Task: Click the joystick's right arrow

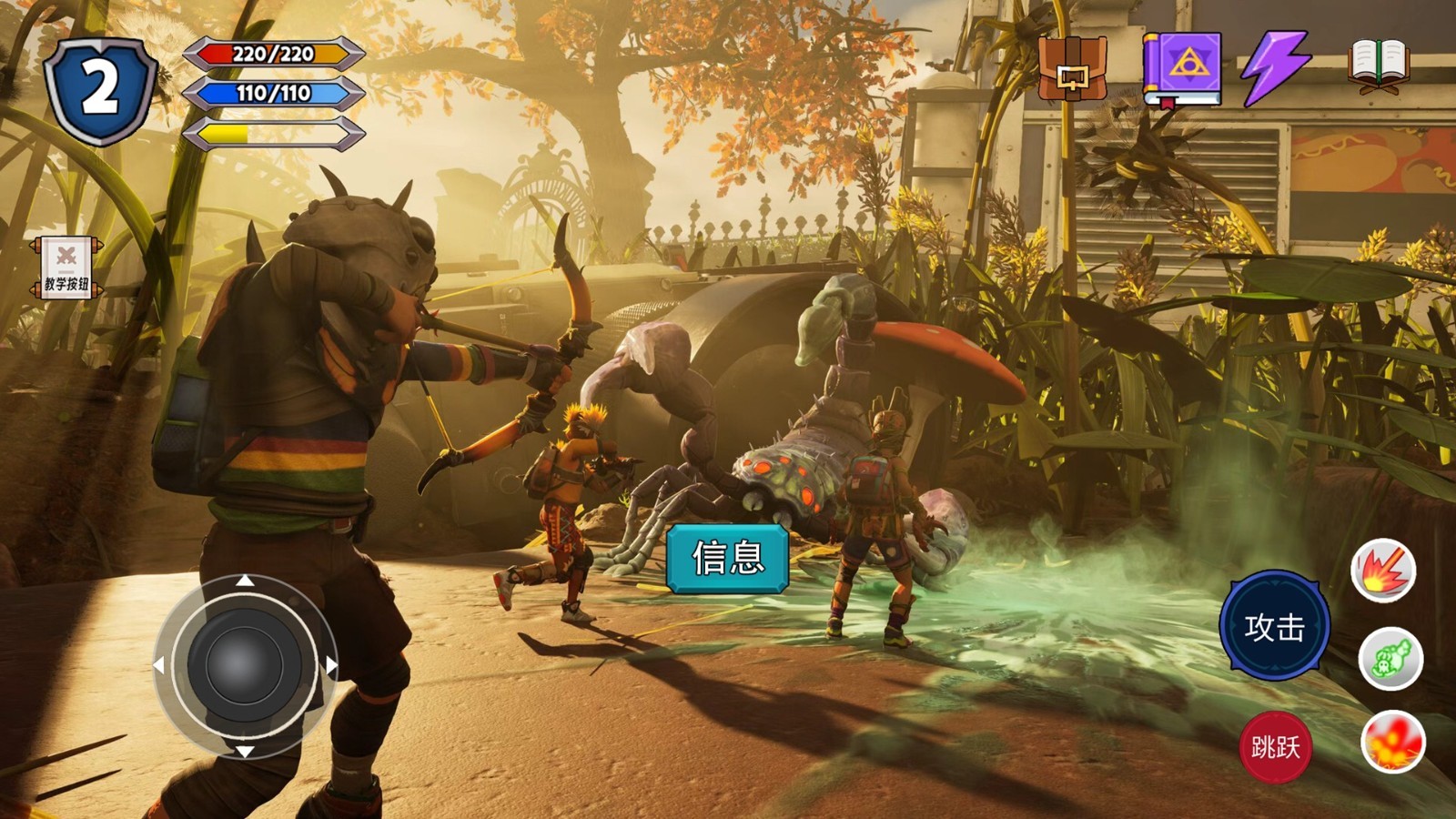Action: (x=331, y=666)
